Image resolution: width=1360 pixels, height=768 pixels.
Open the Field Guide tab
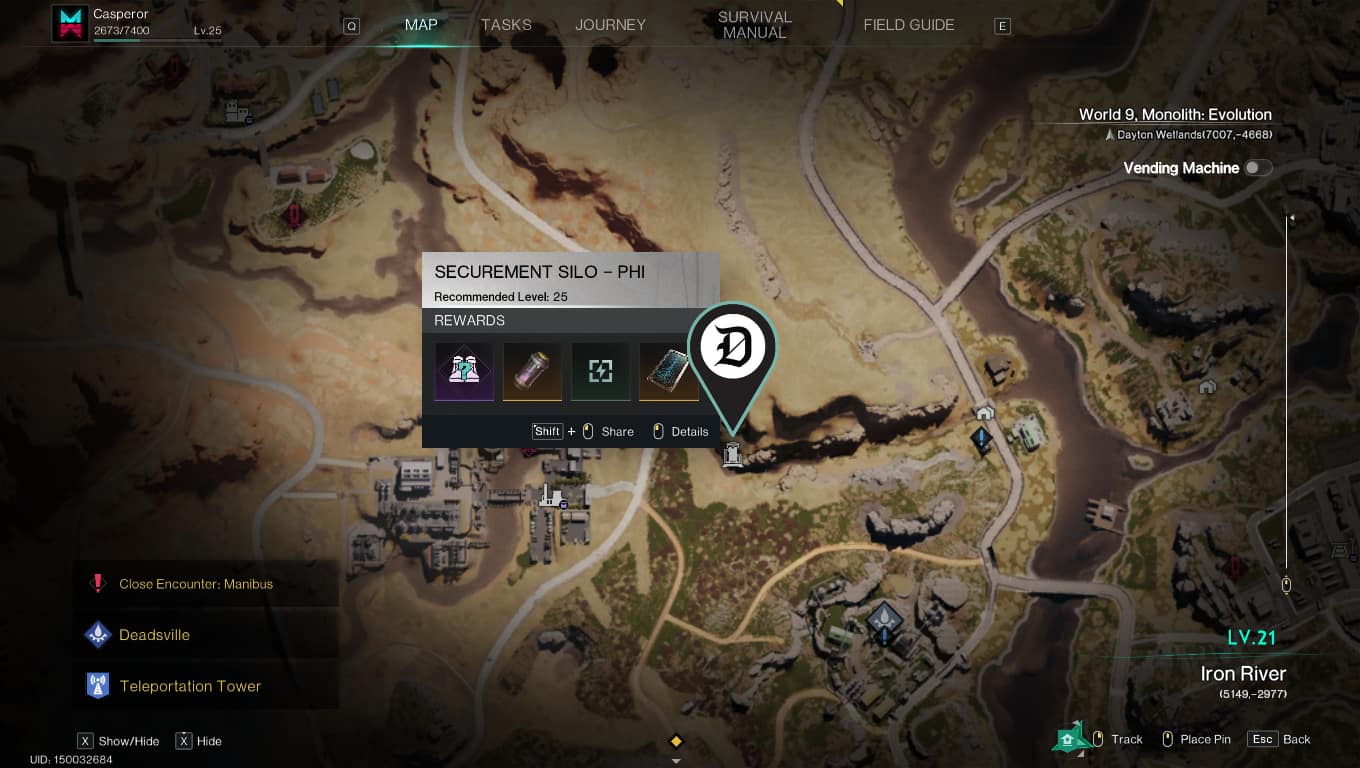coord(908,25)
